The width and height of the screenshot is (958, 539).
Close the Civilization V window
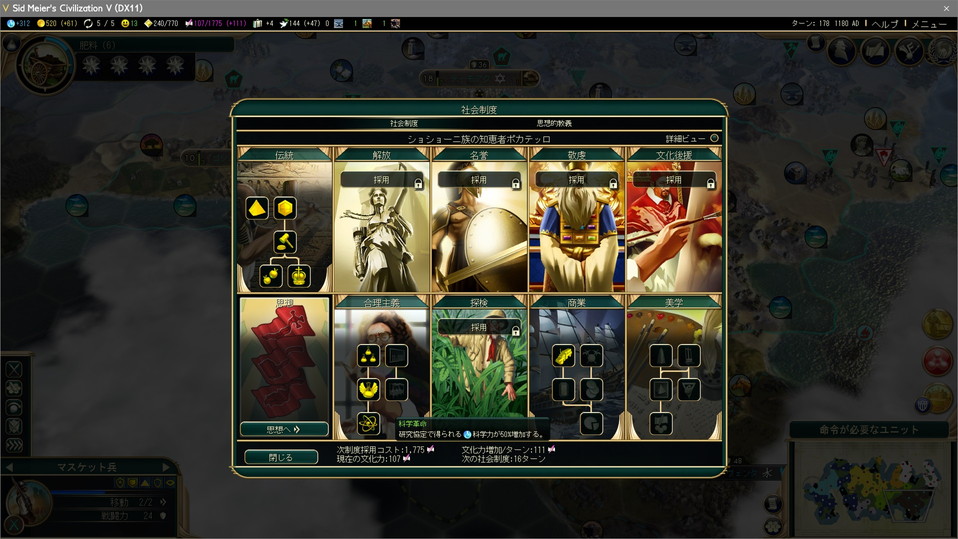pos(946,8)
